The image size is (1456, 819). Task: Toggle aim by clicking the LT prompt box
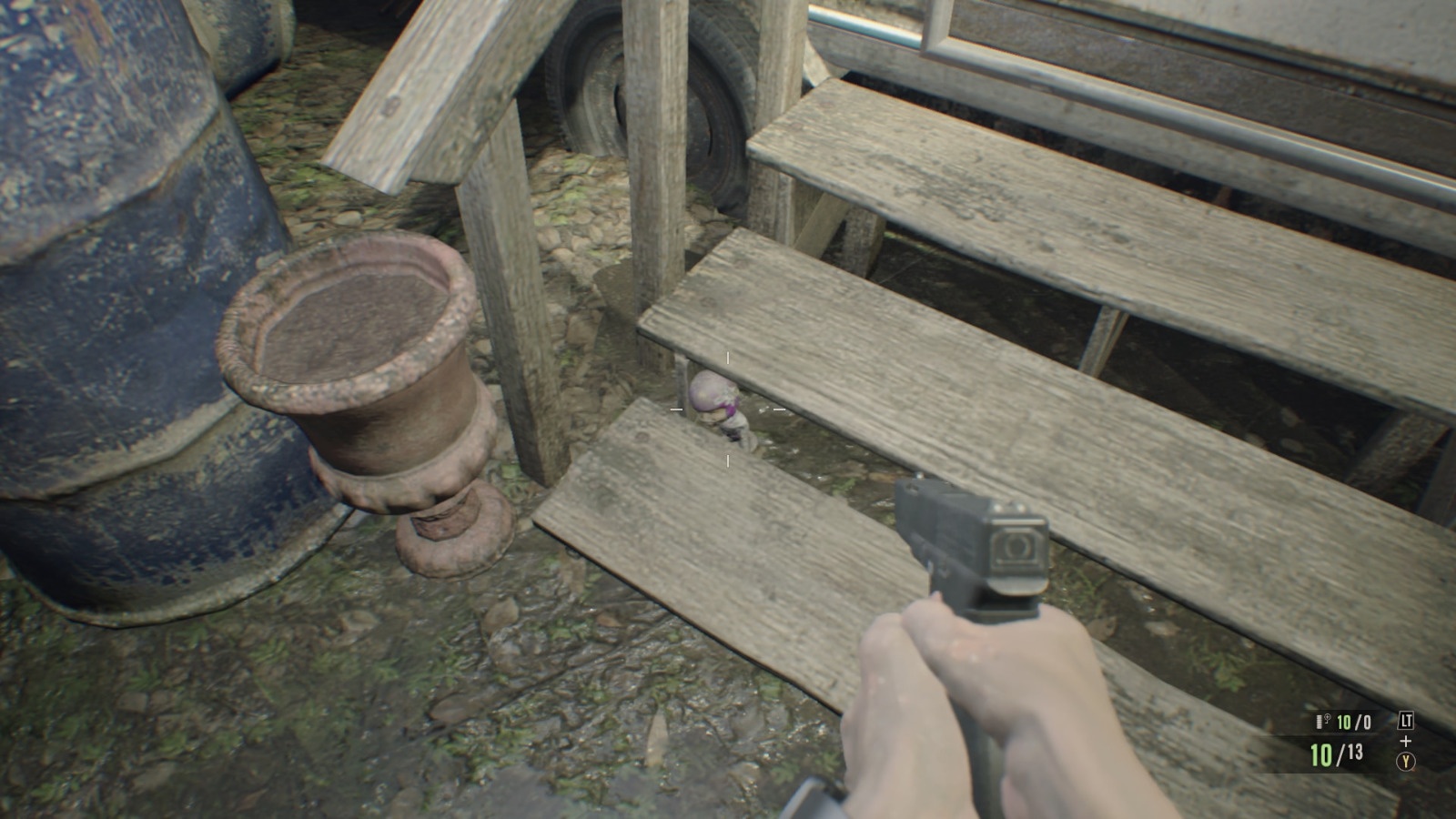pyautogui.click(x=1407, y=720)
